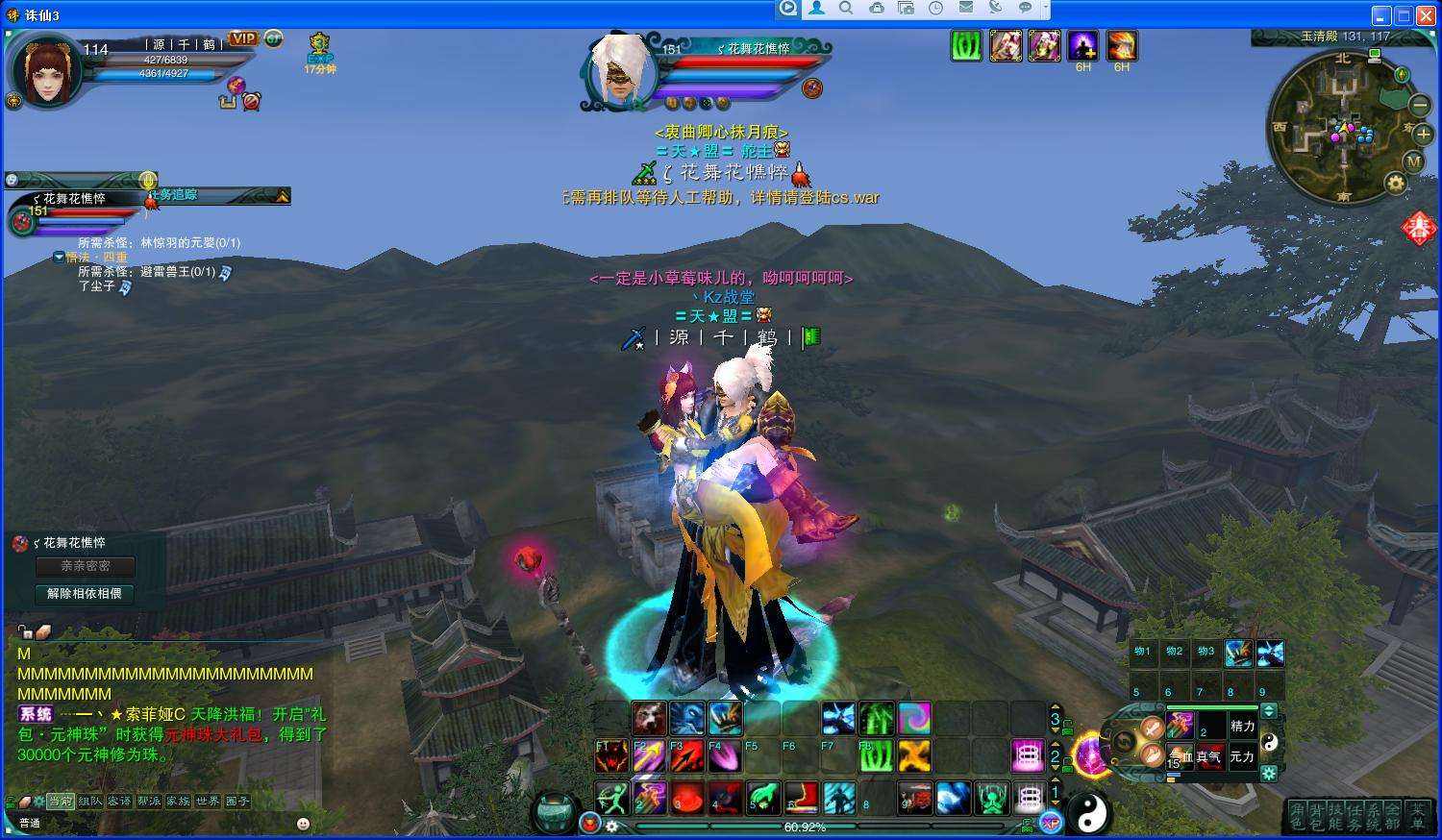Image resolution: width=1442 pixels, height=840 pixels.
Task: Click the 菜单 main menu button
Action: [1417, 816]
